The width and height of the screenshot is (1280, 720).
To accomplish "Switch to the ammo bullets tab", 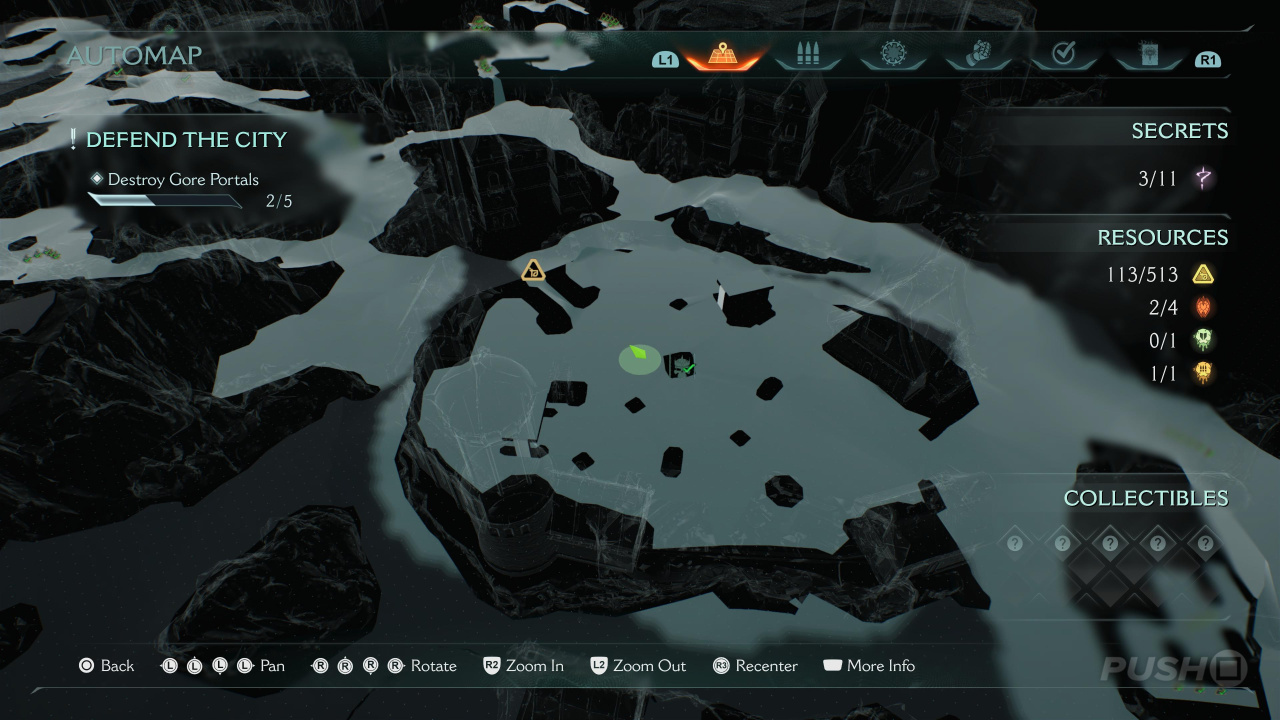I will 807,55.
